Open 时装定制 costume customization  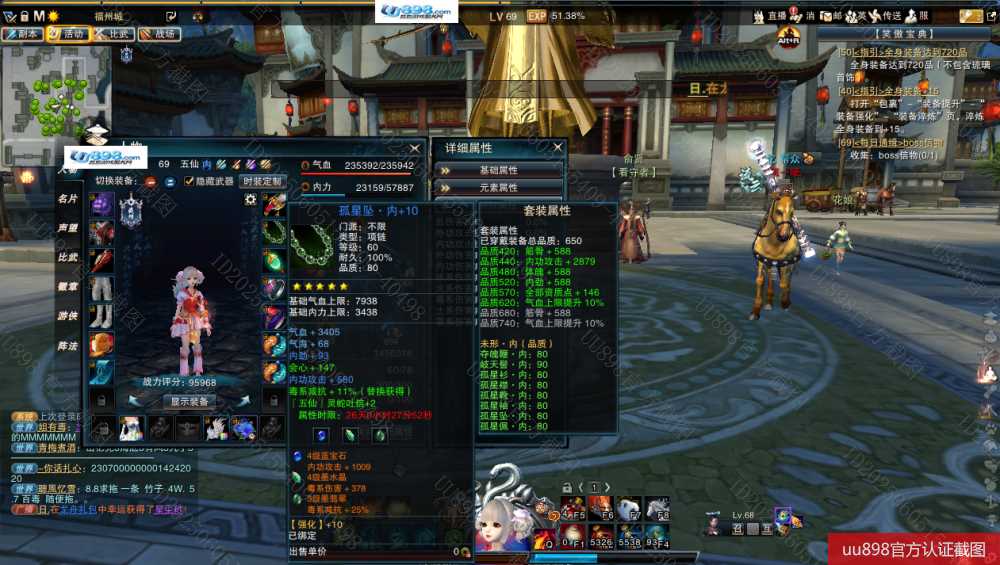[x=262, y=181]
